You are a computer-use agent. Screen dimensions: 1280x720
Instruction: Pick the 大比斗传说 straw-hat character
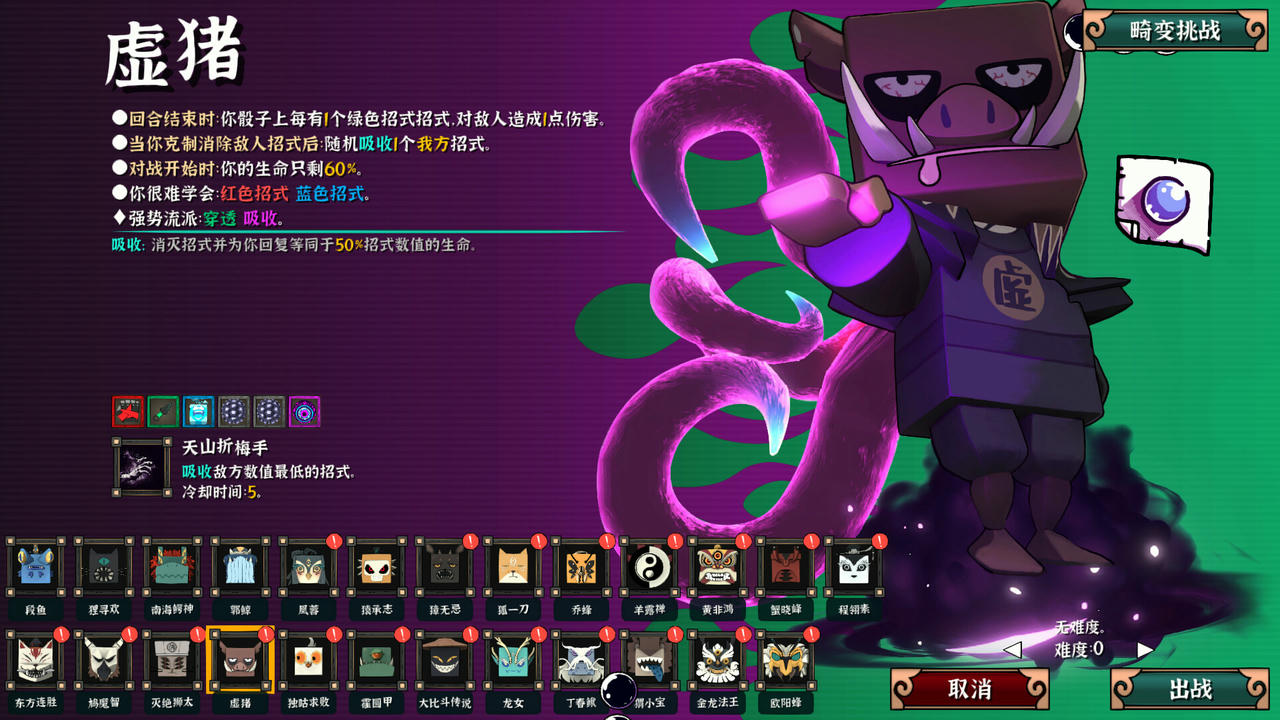(445, 660)
